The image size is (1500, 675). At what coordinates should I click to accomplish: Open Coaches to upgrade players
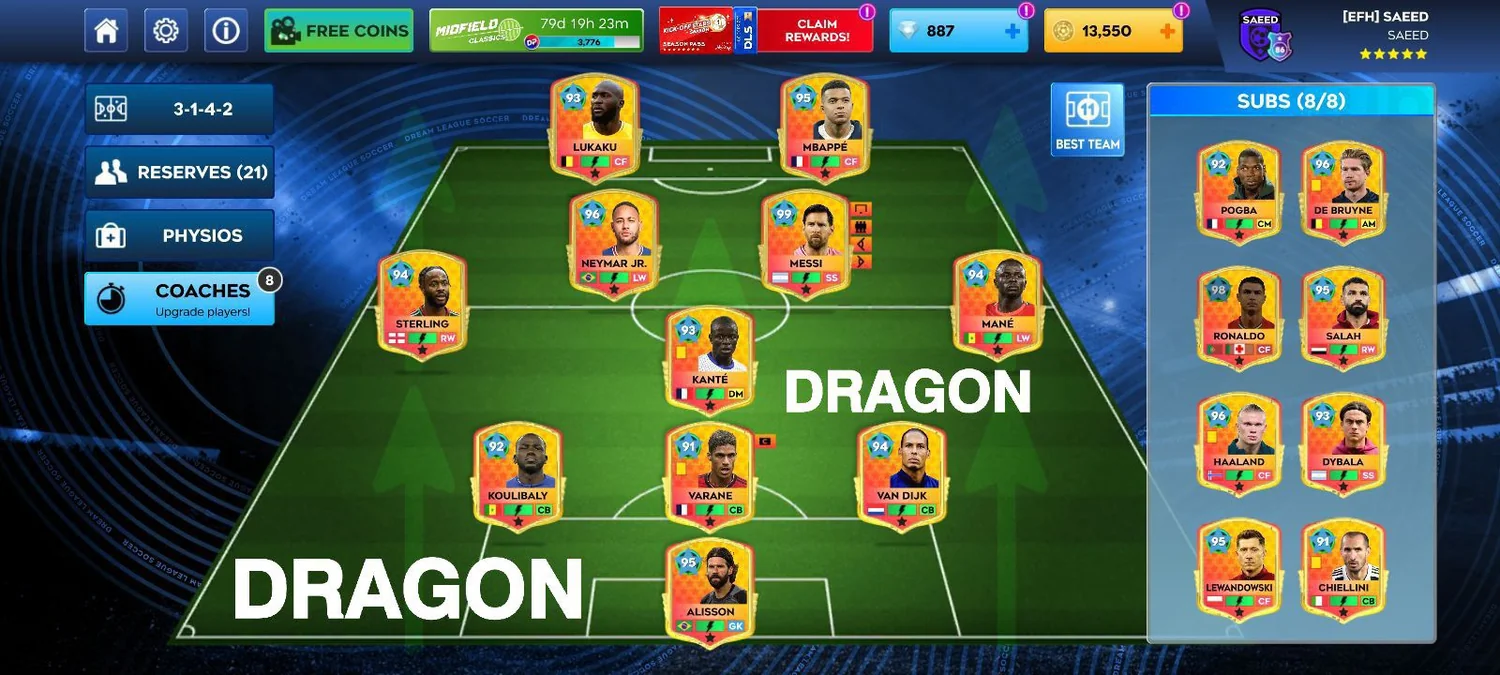(x=179, y=298)
